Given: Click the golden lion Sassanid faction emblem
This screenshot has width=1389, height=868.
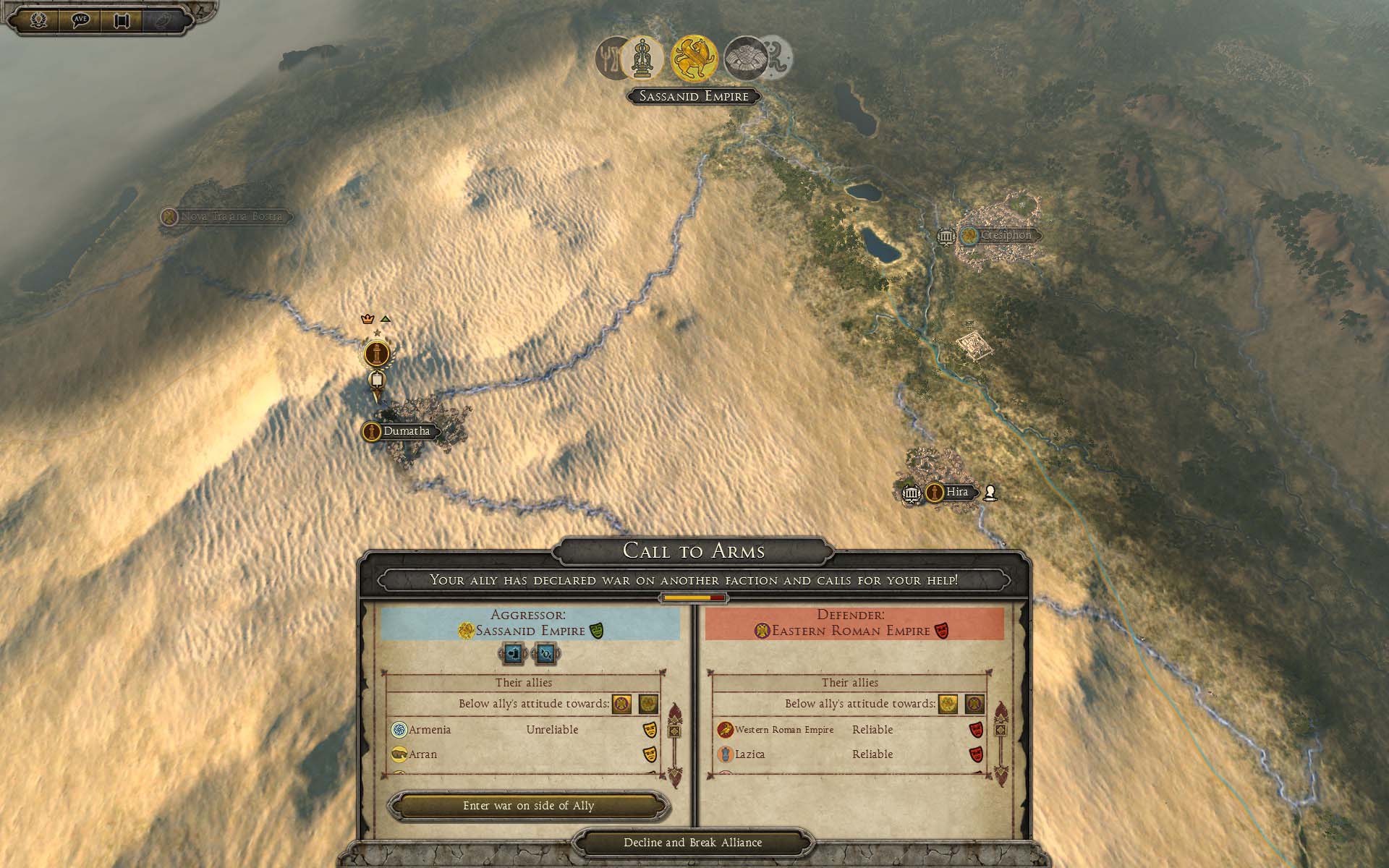Looking at the screenshot, I should (x=694, y=59).
